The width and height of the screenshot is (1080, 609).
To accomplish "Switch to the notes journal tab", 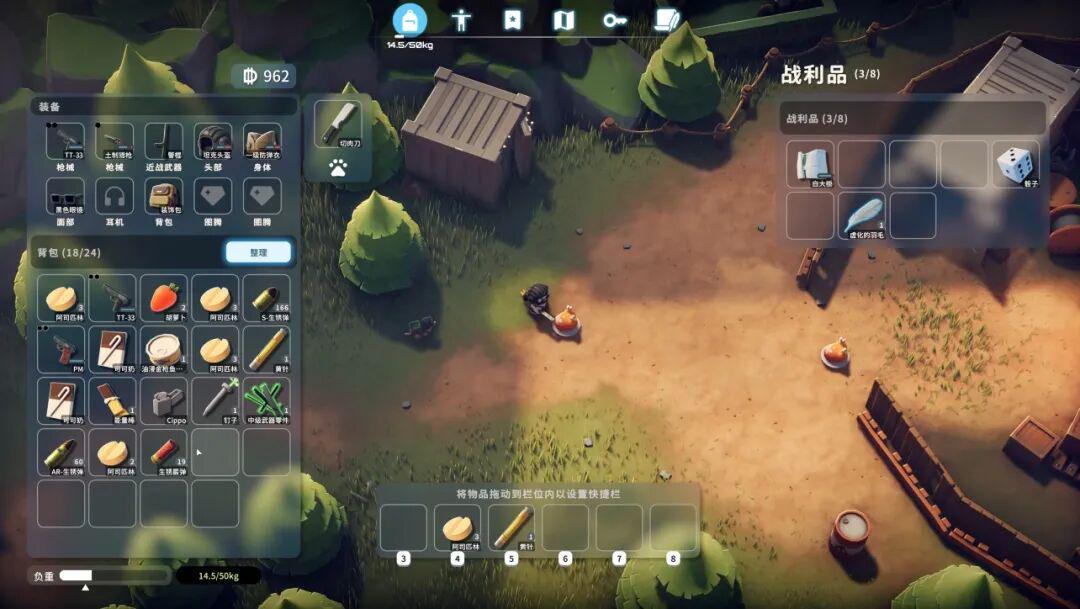I will point(667,20).
